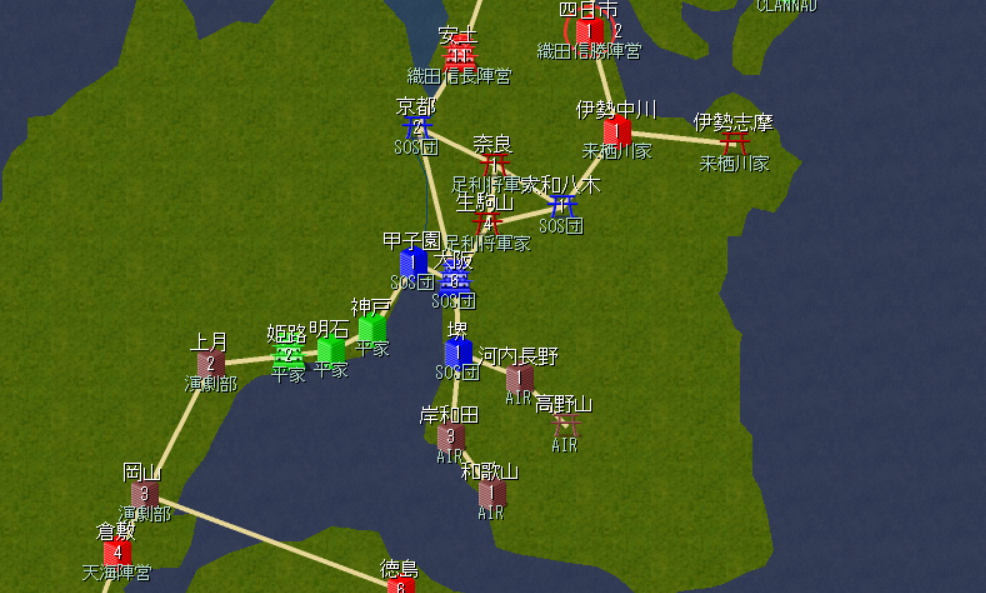
Task: Select the 大阪 castle node
Action: pyautogui.click(x=455, y=281)
